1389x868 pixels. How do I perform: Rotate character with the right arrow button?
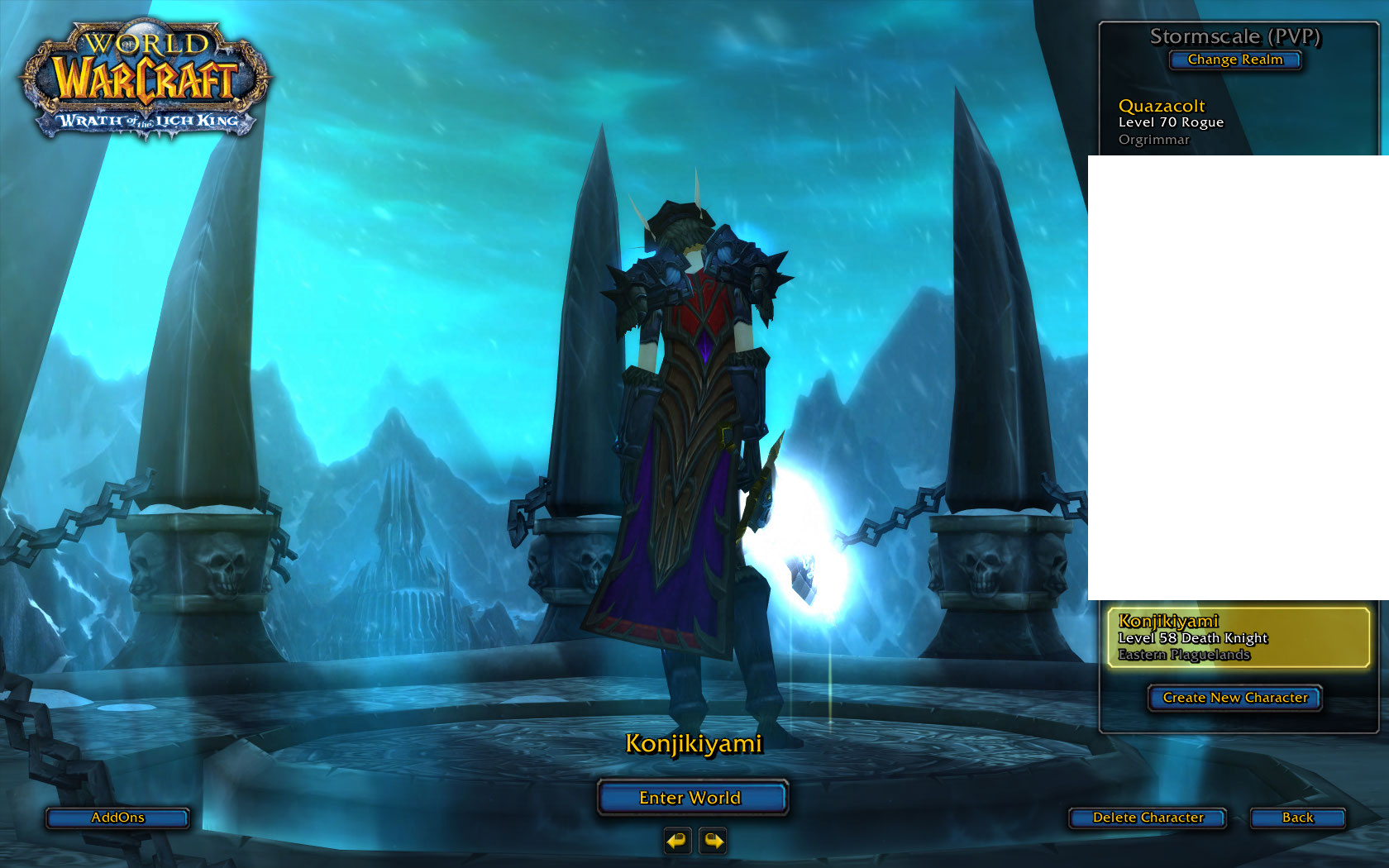coord(713,841)
